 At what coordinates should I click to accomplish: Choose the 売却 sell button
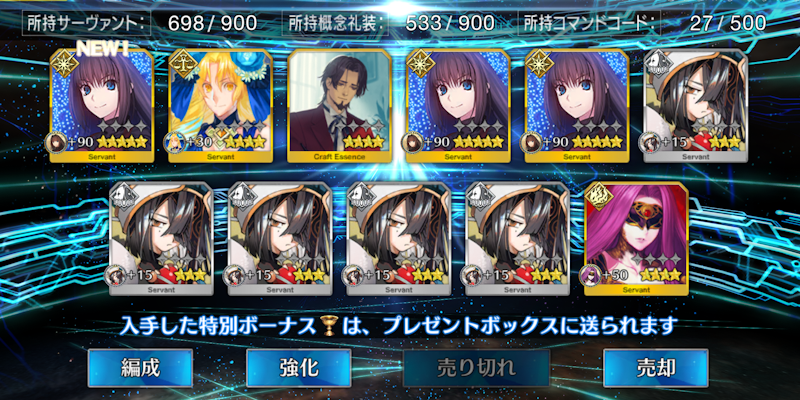[655, 367]
